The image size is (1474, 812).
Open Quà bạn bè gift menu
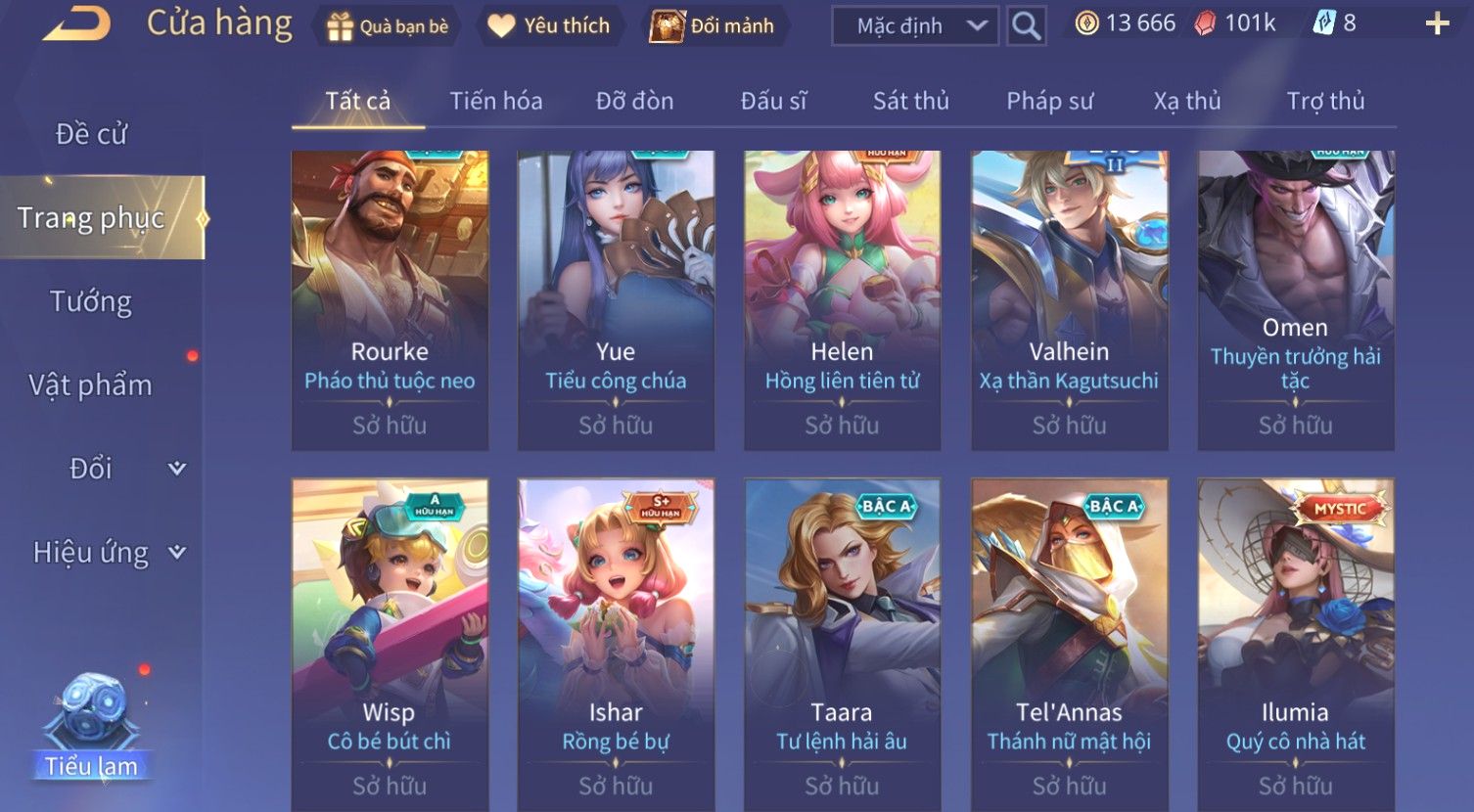[389, 26]
